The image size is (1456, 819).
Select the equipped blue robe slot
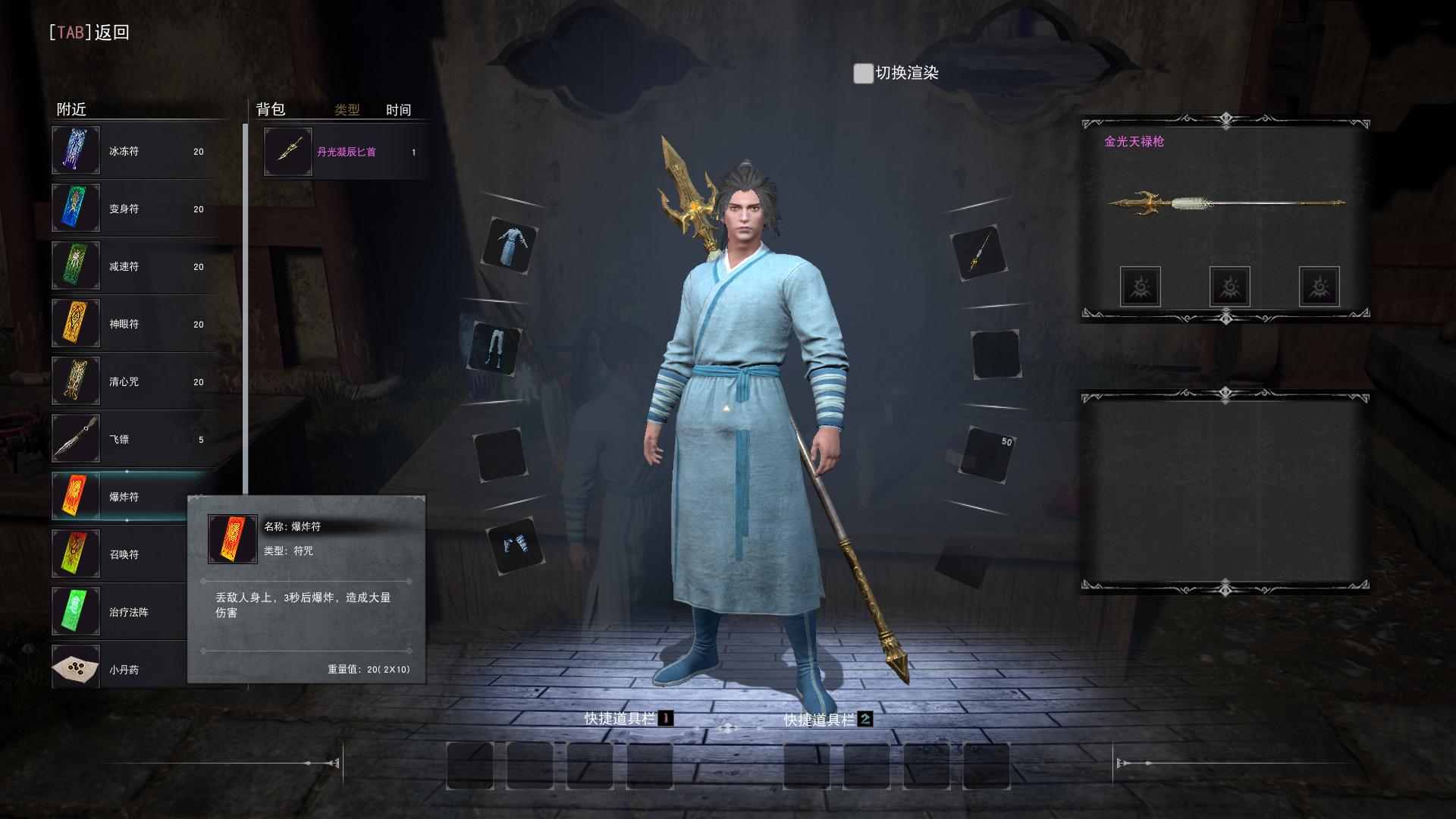(x=510, y=246)
